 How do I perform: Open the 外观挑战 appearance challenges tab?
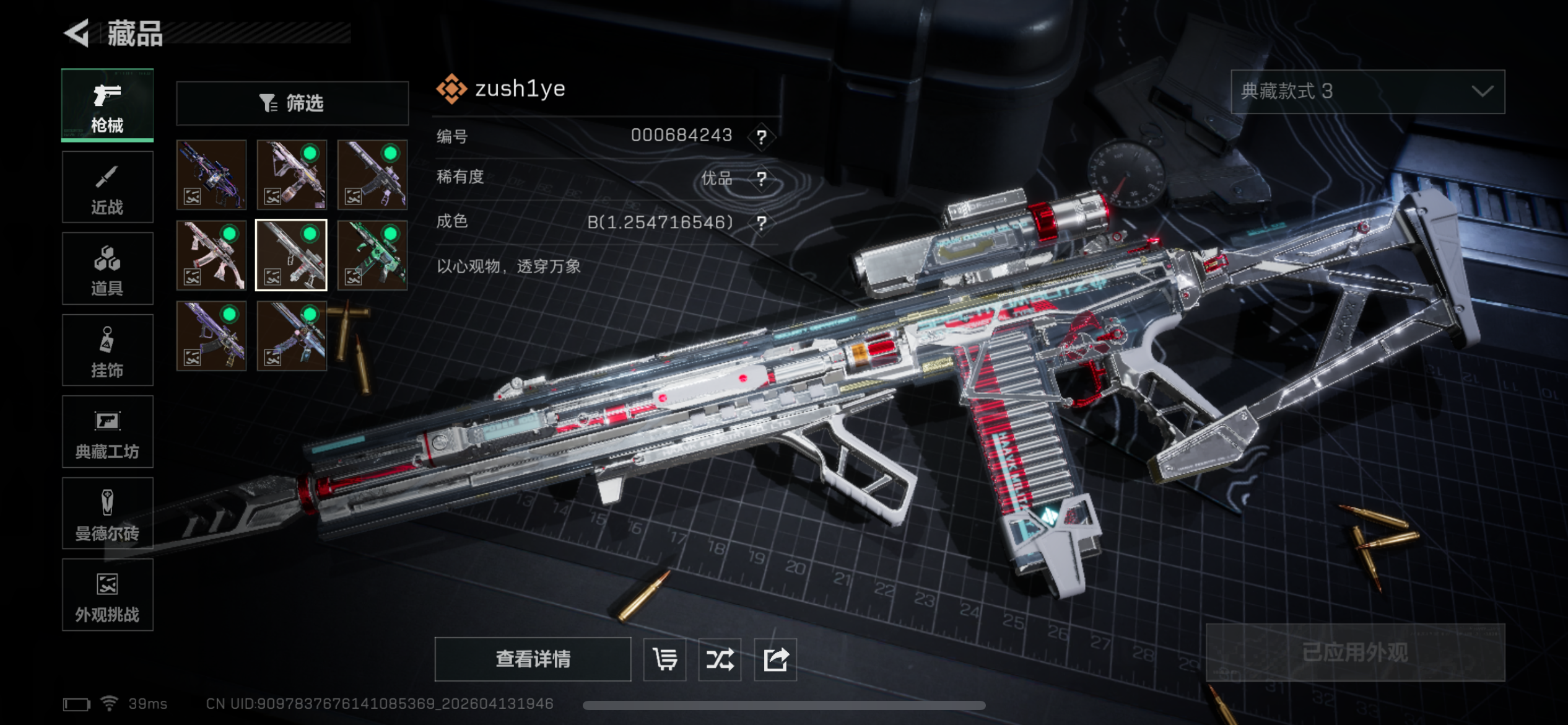(x=107, y=595)
